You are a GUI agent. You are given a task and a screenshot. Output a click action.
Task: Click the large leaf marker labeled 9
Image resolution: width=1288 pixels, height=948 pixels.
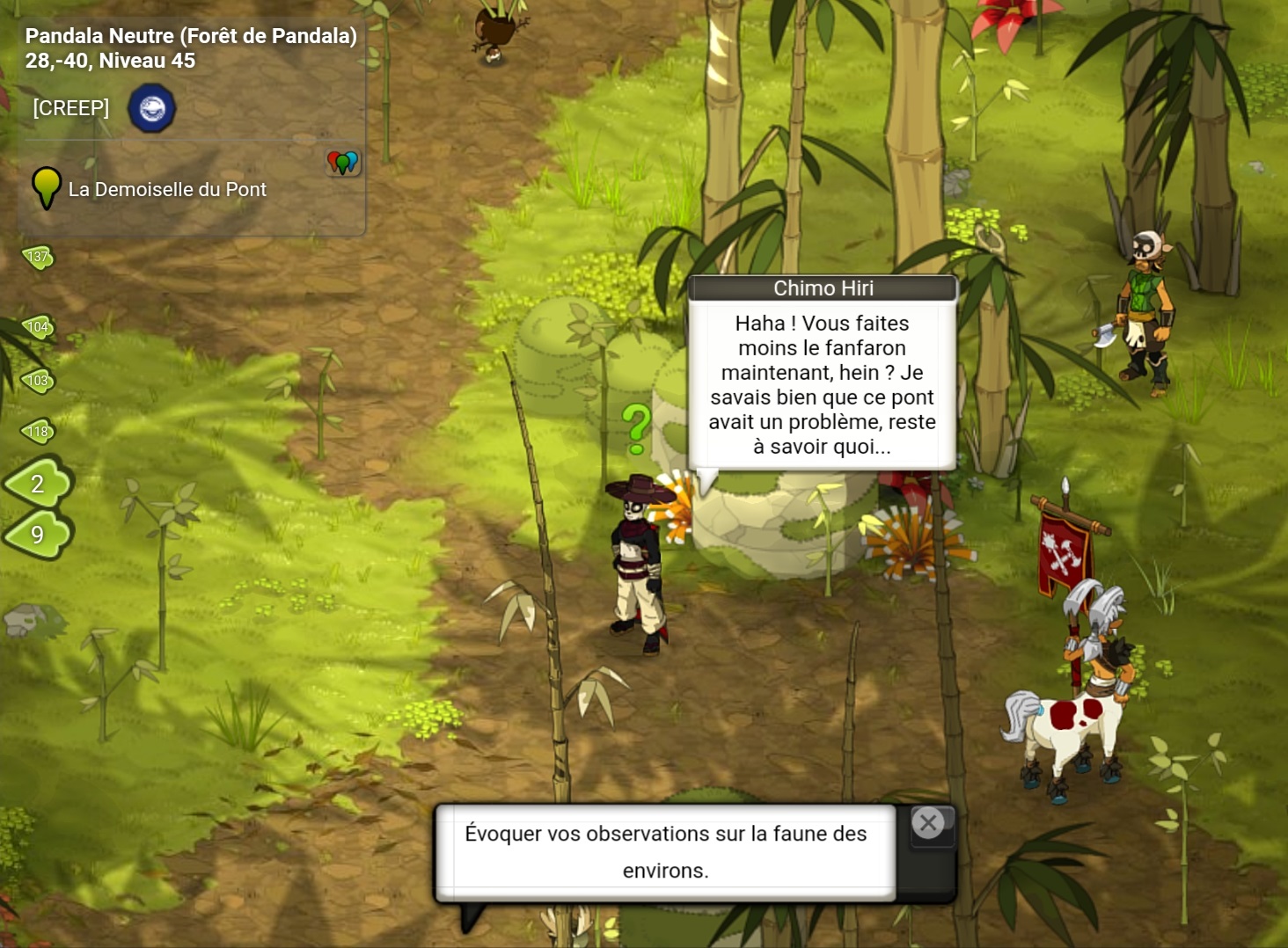pyautogui.click(x=38, y=534)
